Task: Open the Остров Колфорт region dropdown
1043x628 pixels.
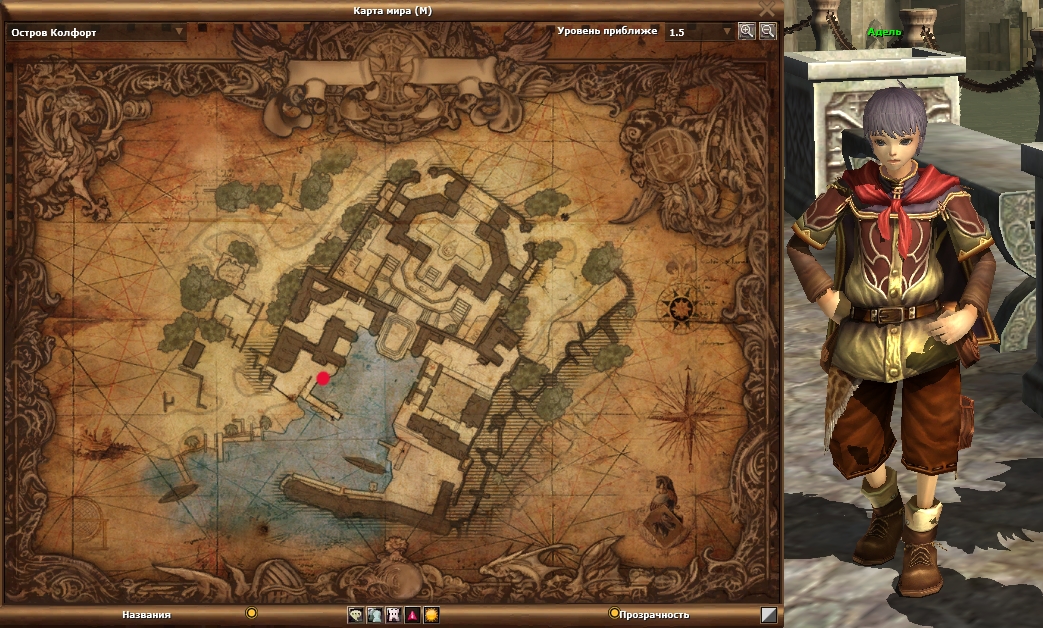Action: coord(180,31)
